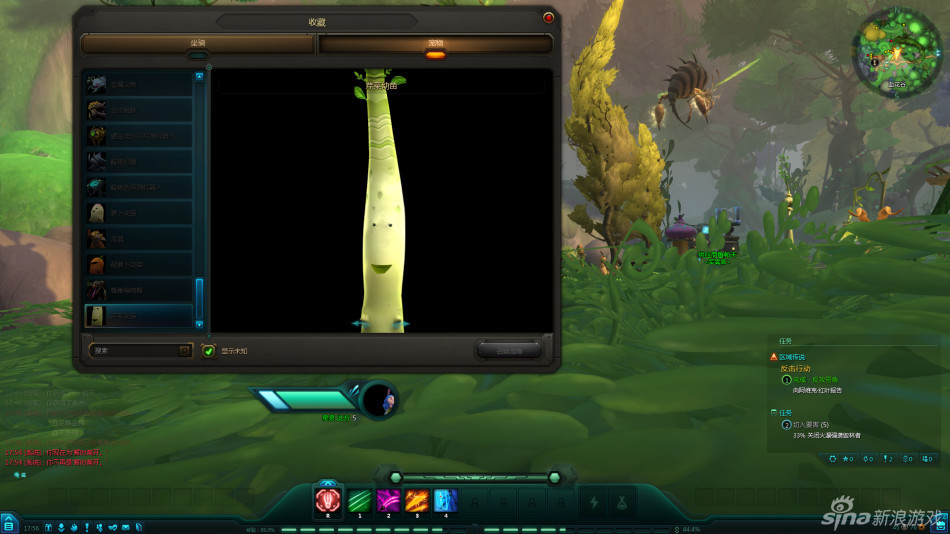Switch to the mounts tab (坐骑)
The image size is (950, 534).
pos(198,44)
